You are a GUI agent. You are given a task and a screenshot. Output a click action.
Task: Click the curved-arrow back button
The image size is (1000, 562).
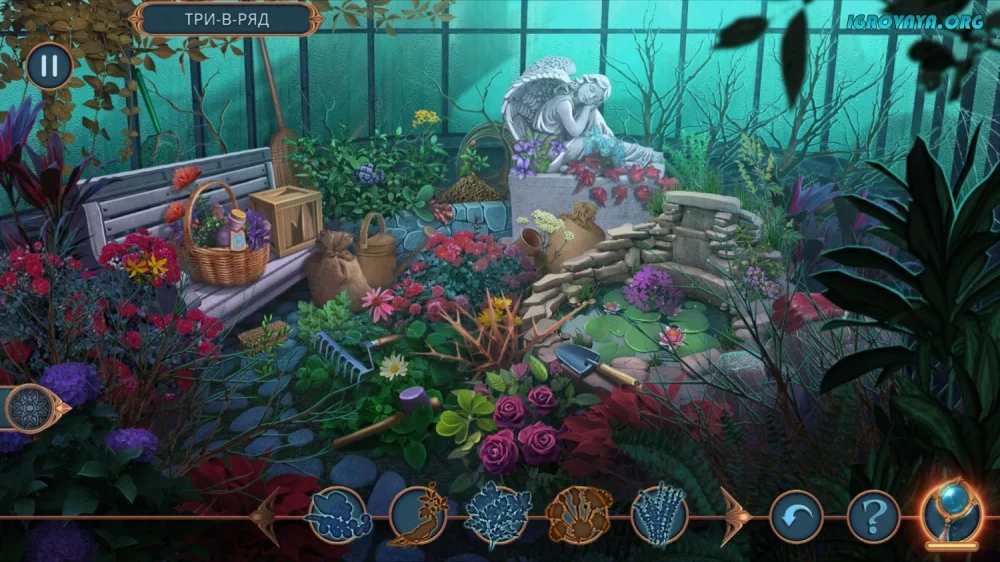pyautogui.click(x=796, y=517)
